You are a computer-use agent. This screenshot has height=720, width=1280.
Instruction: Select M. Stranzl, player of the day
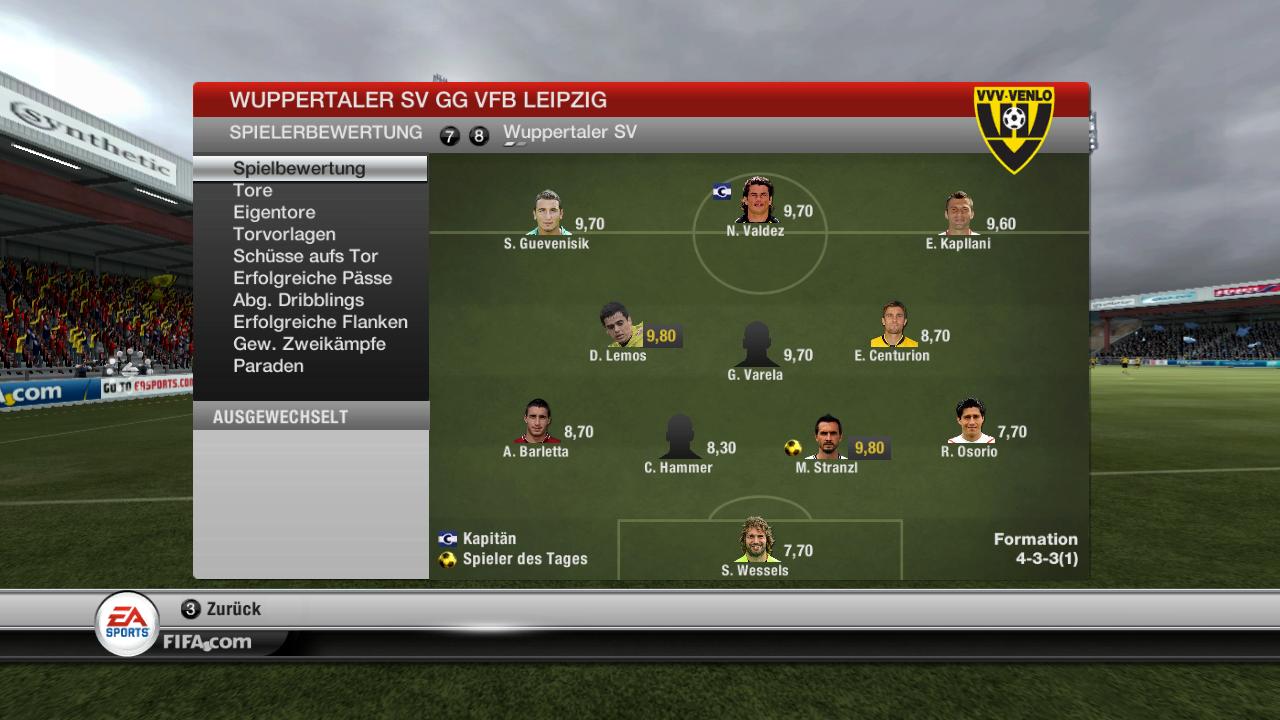tap(827, 438)
